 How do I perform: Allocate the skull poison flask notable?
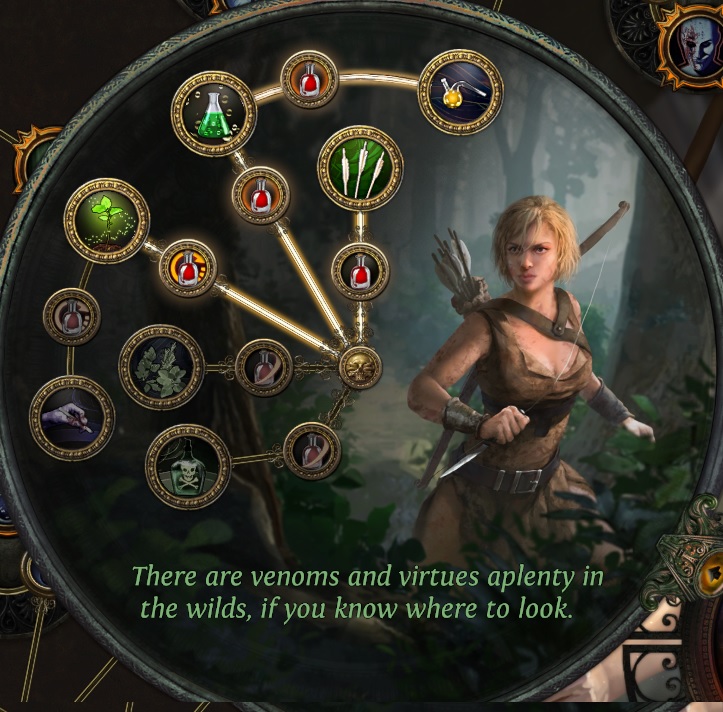click(x=188, y=466)
